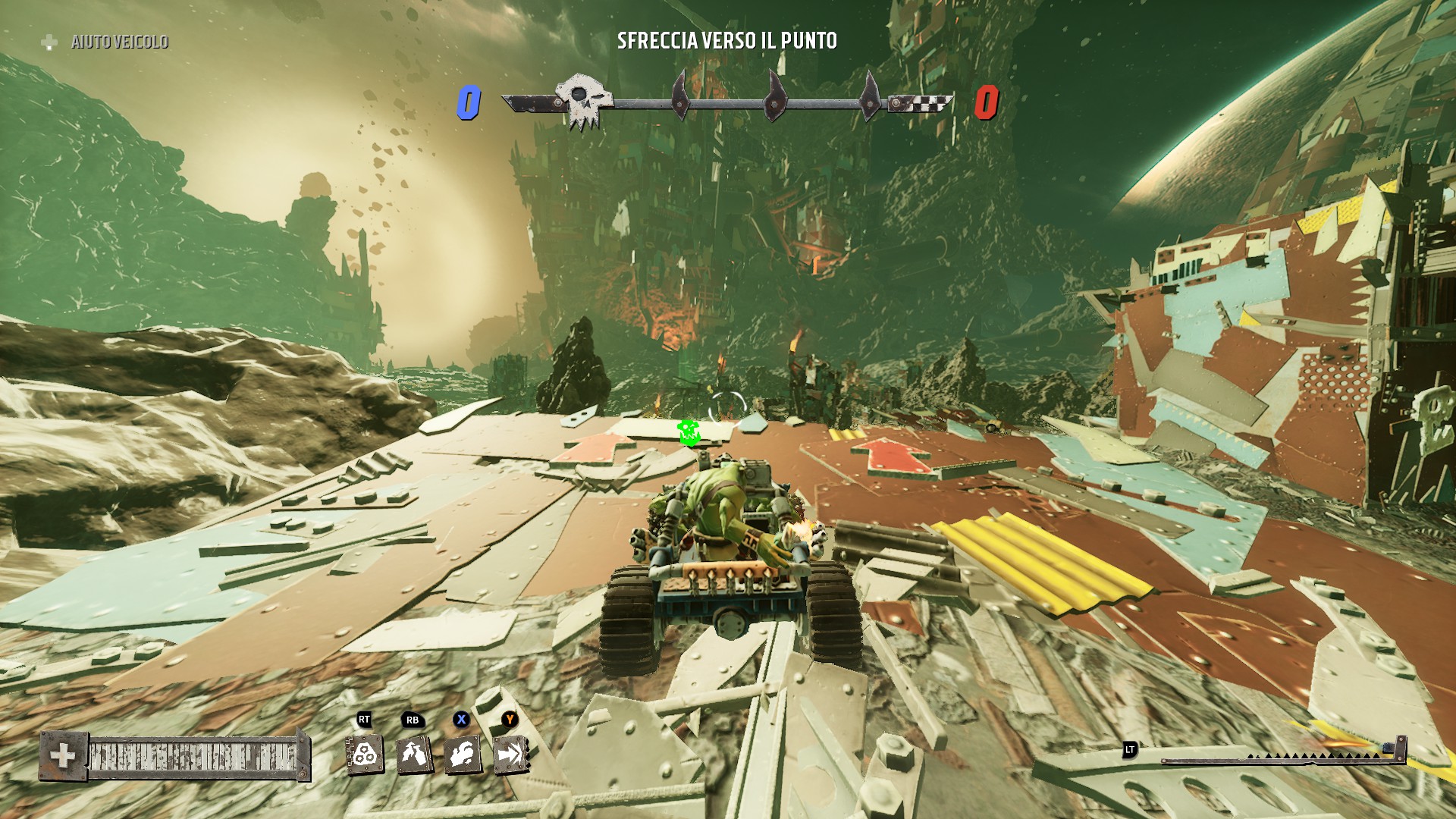Use the spray bottle ability icon
Screen dimensions: 1456x819
click(x=414, y=754)
